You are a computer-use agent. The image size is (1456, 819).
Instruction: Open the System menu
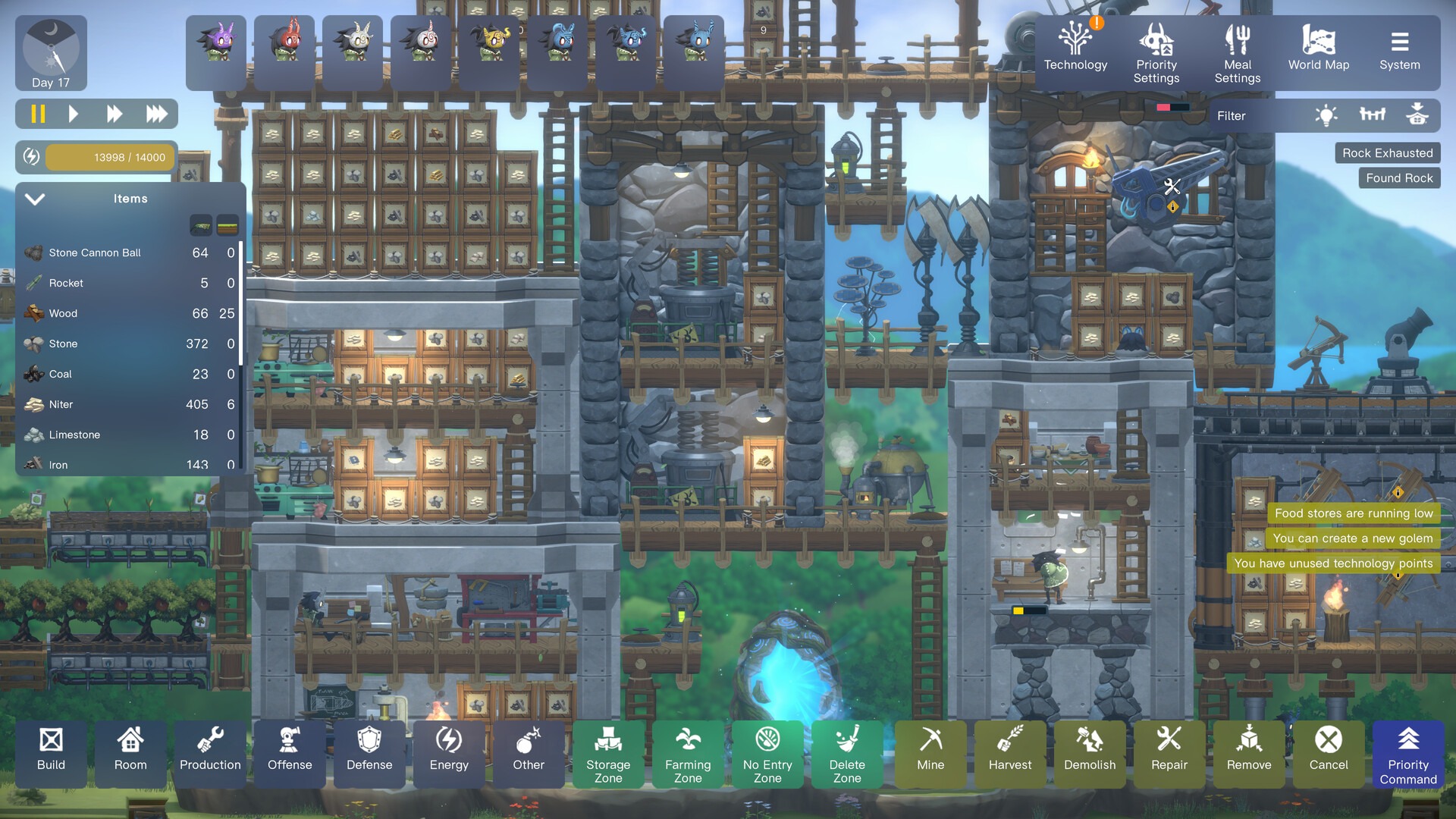point(1400,52)
